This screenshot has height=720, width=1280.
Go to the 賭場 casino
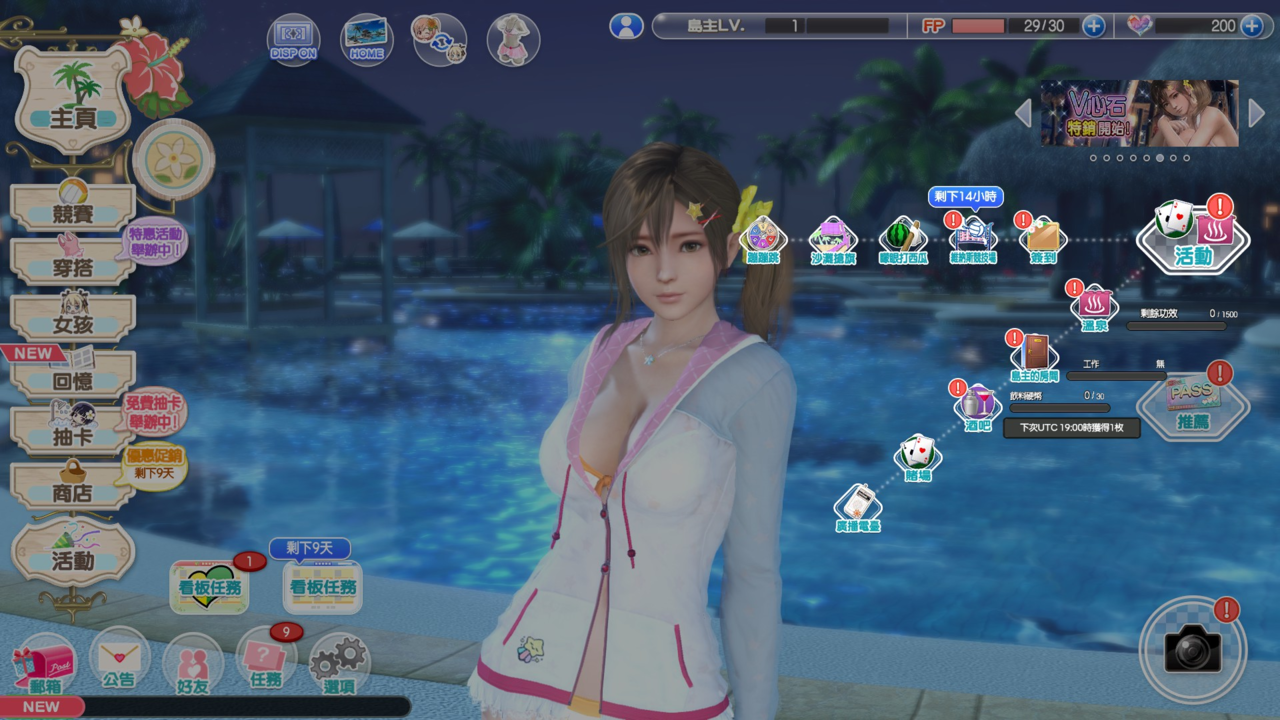(918, 459)
